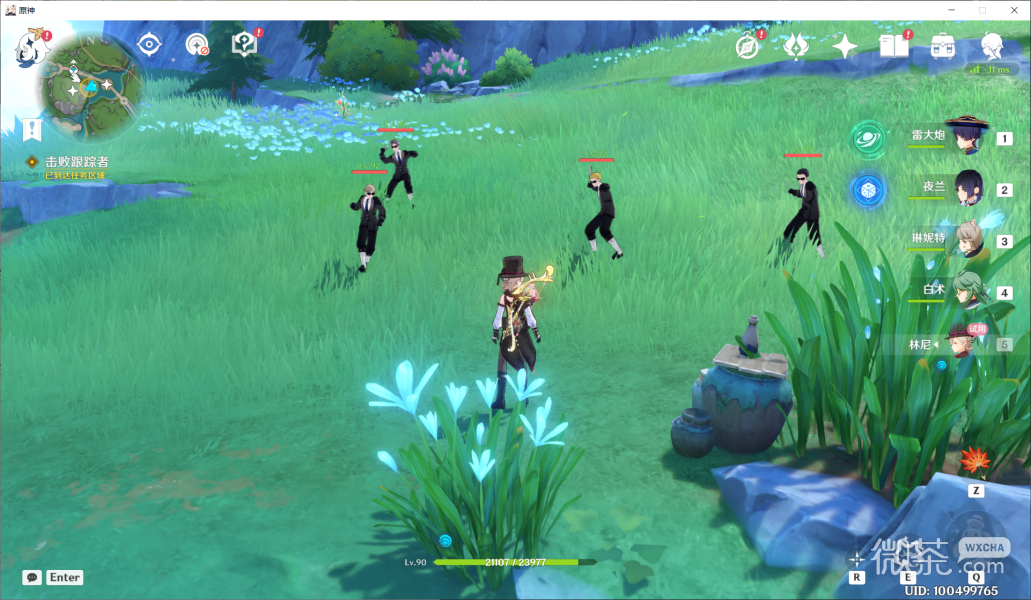Open the quest bookmark icon with exclamation
The height and width of the screenshot is (600, 1031).
[x=33, y=129]
